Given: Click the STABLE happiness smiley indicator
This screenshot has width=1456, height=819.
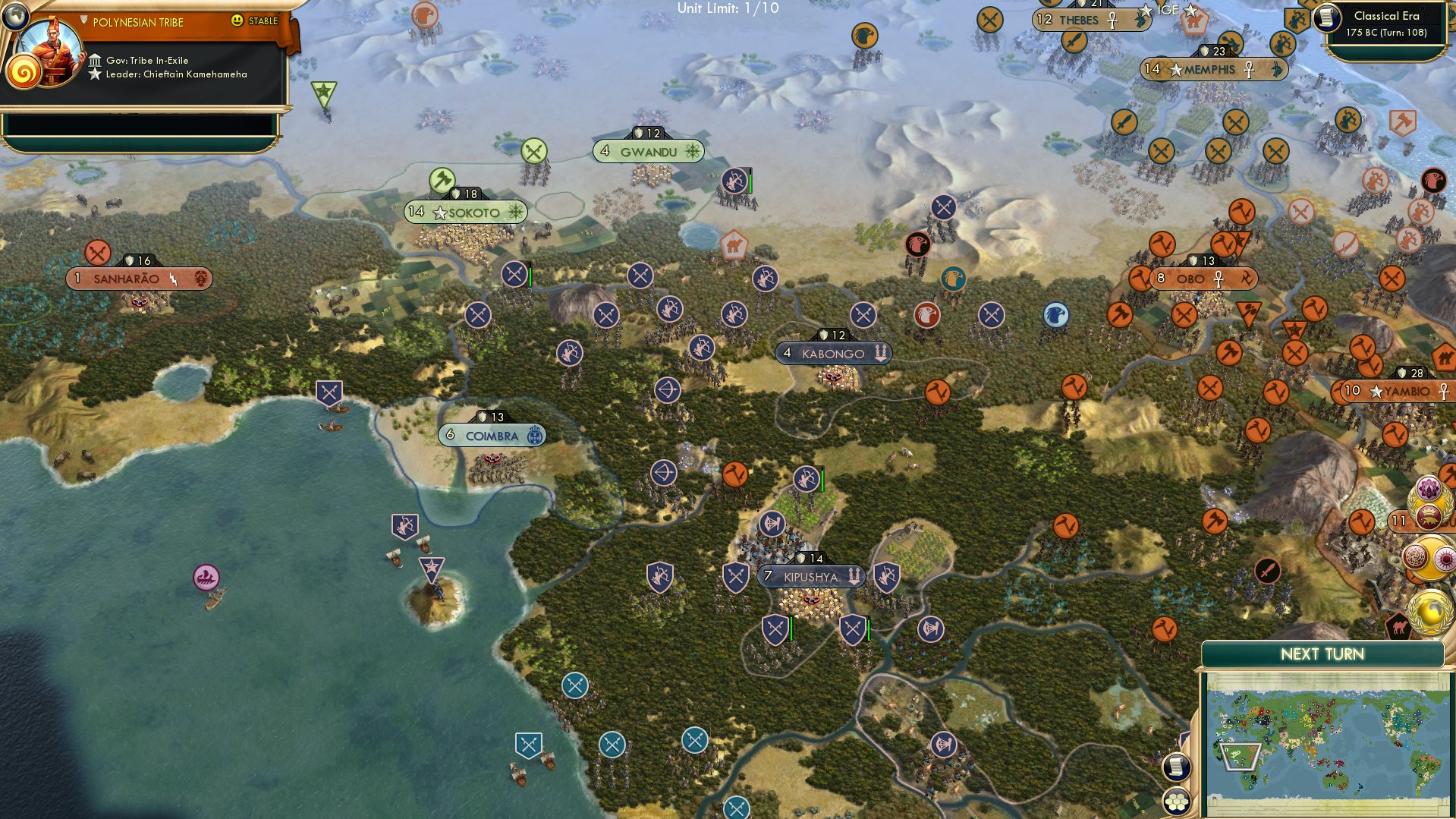Looking at the screenshot, I should (237, 21).
